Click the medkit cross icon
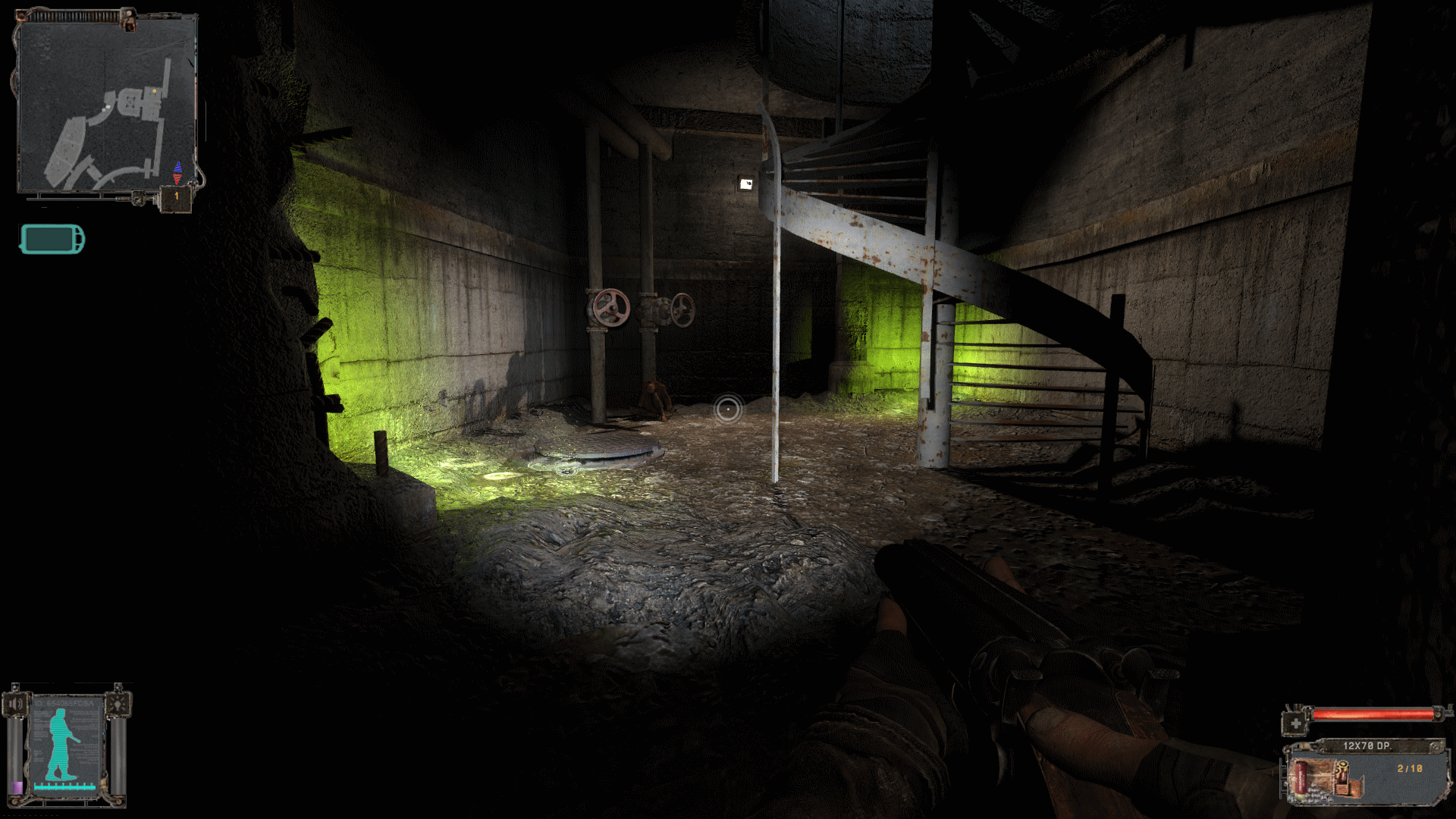The height and width of the screenshot is (819, 1456). (x=1295, y=723)
